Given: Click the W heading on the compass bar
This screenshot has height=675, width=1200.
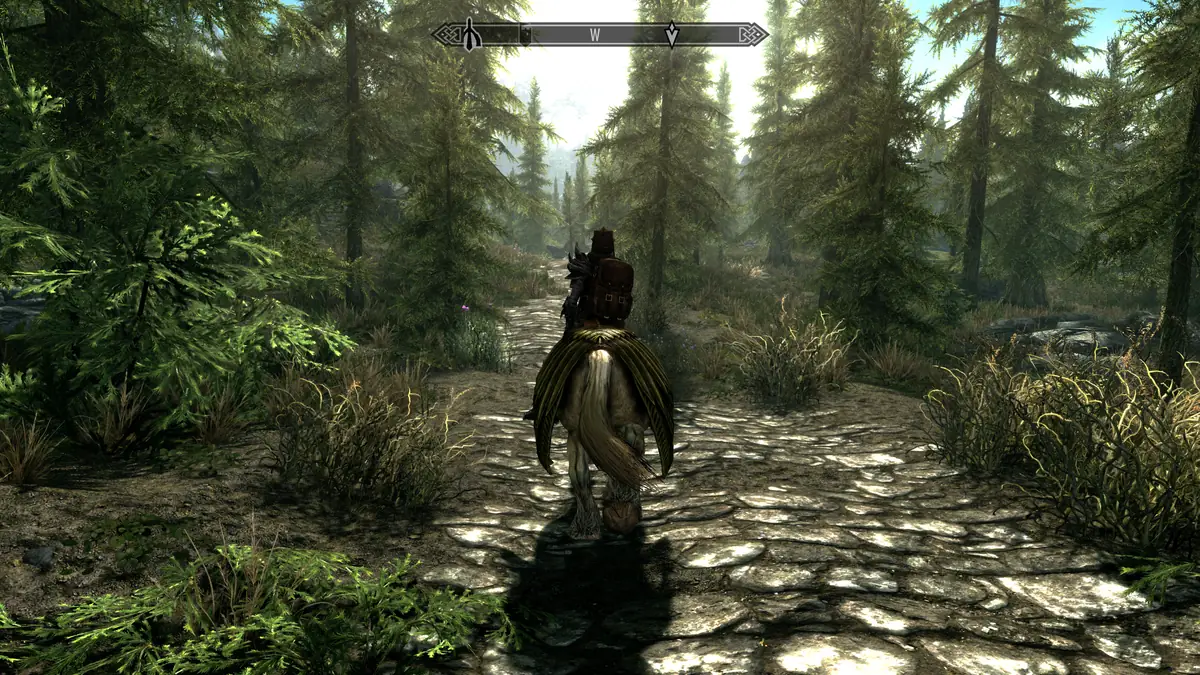Looking at the screenshot, I should [595, 35].
